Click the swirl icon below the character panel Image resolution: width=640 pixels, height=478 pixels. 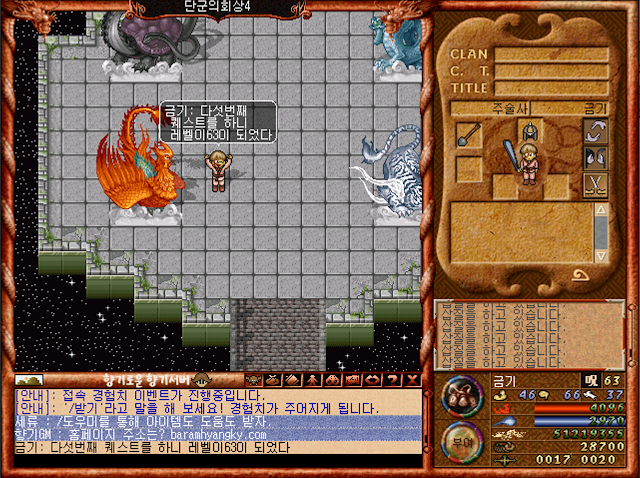579,274
